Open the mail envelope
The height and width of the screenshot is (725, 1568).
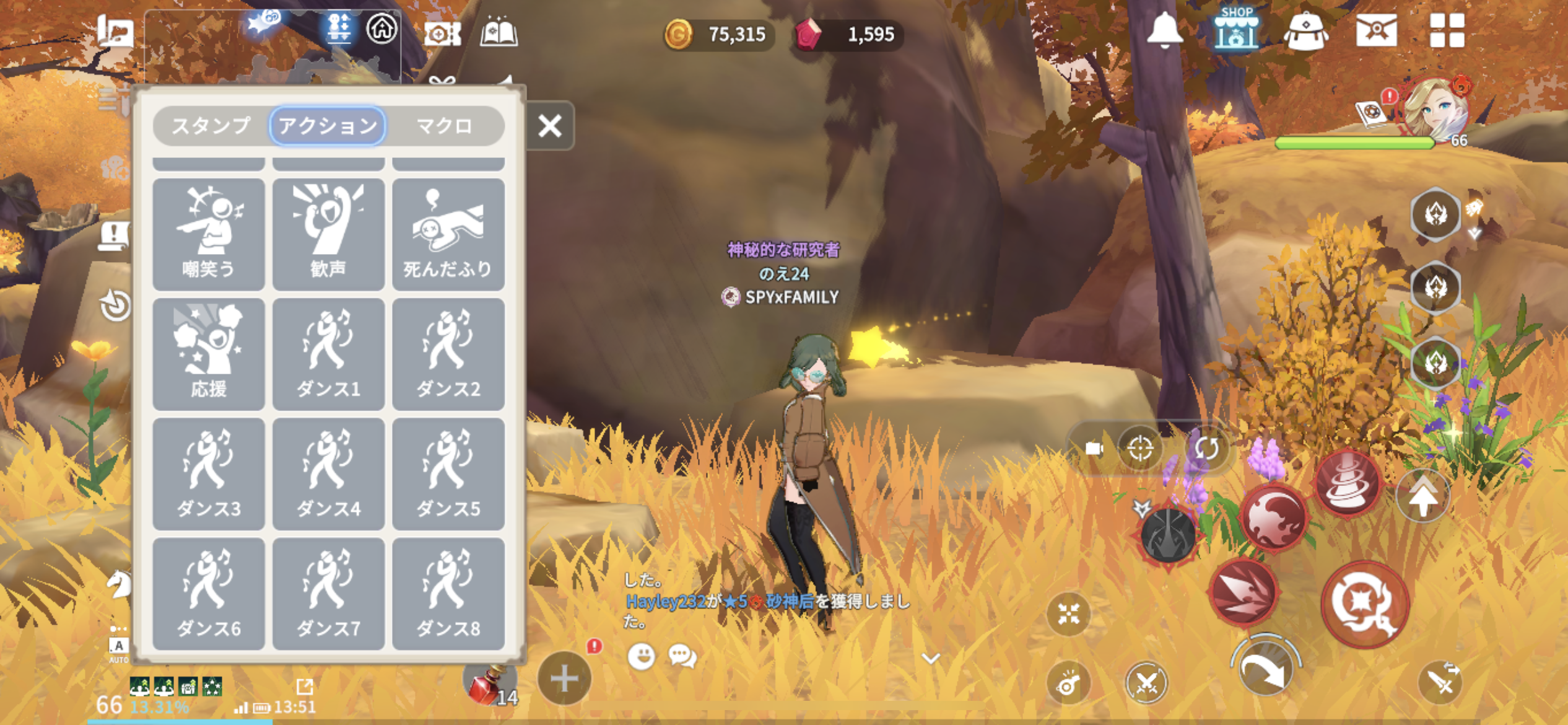[x=1376, y=30]
